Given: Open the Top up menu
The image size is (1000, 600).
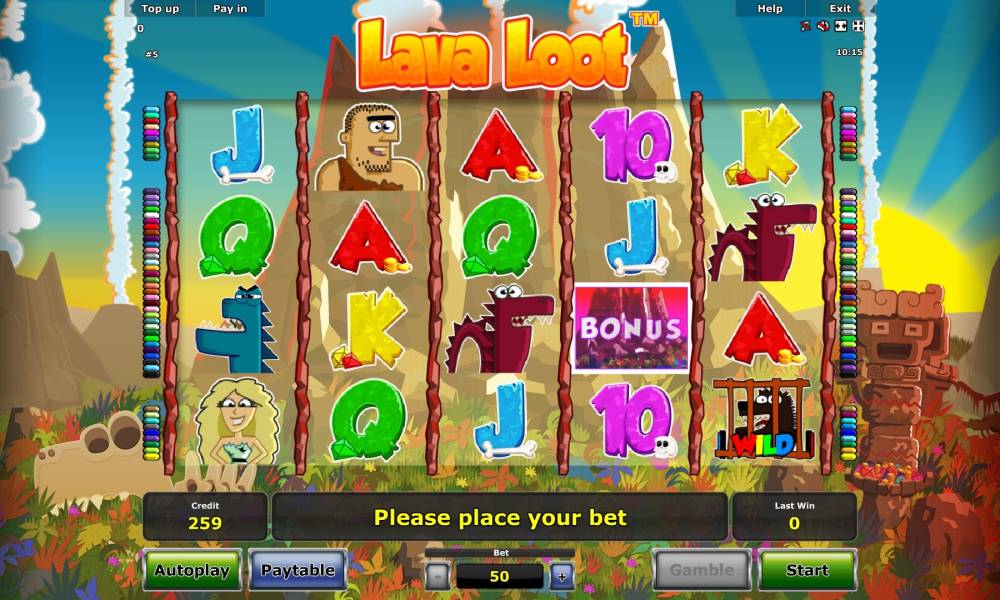Looking at the screenshot, I should coord(160,8).
